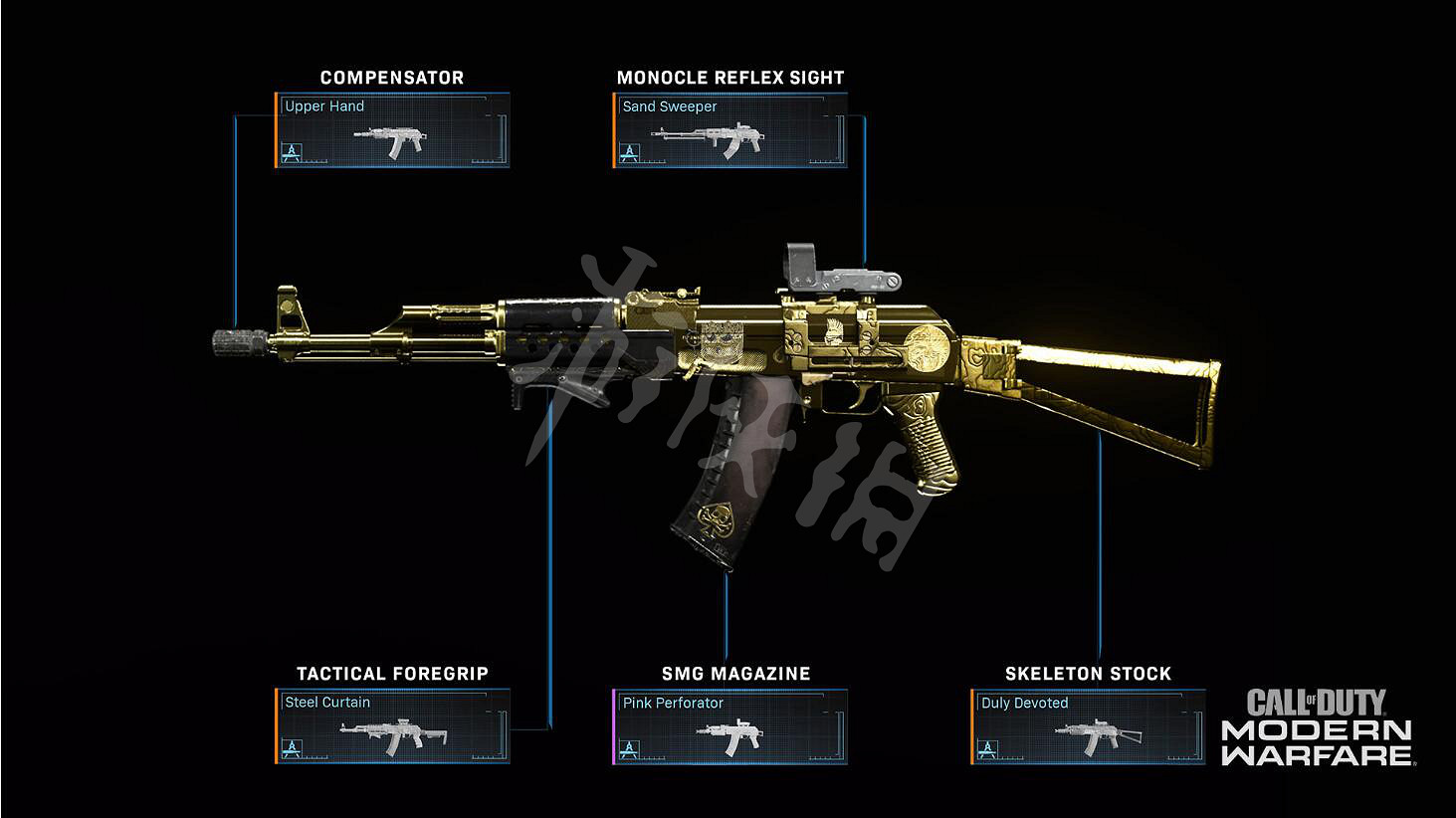Select the Upper Hand compensator blueprint card
This screenshot has height=818, width=1456.
click(x=392, y=130)
